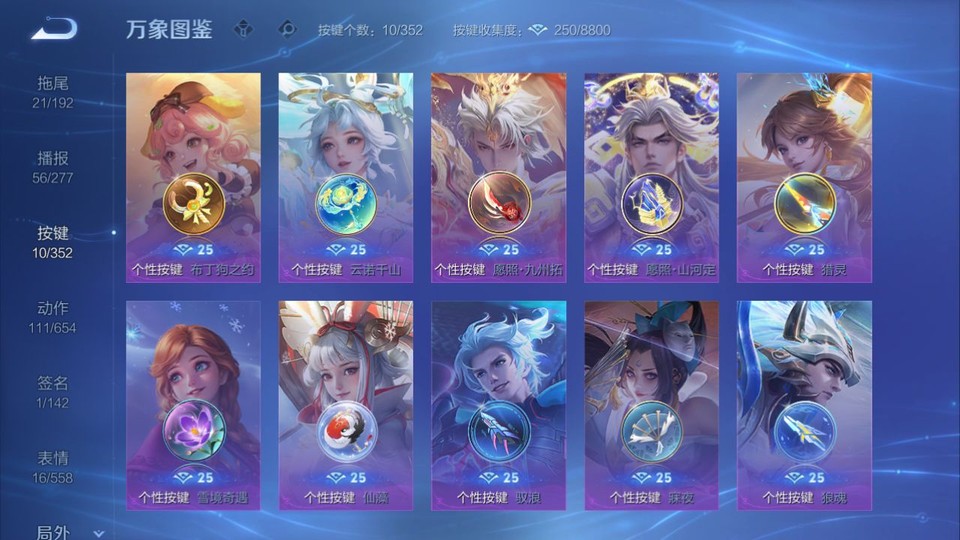The height and width of the screenshot is (540, 960).
Task: Open the 播报 category tab
Action: coord(53,166)
